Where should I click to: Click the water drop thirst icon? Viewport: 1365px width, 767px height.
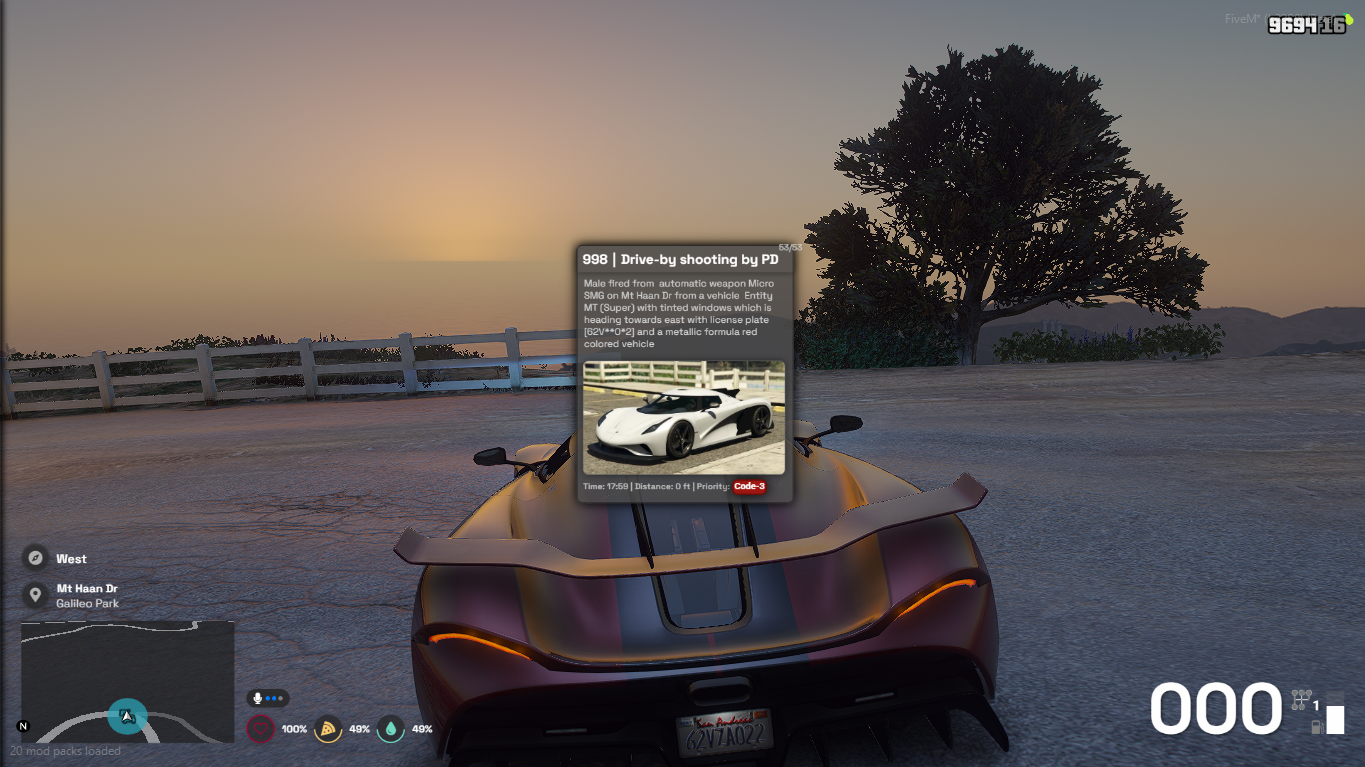(390, 729)
